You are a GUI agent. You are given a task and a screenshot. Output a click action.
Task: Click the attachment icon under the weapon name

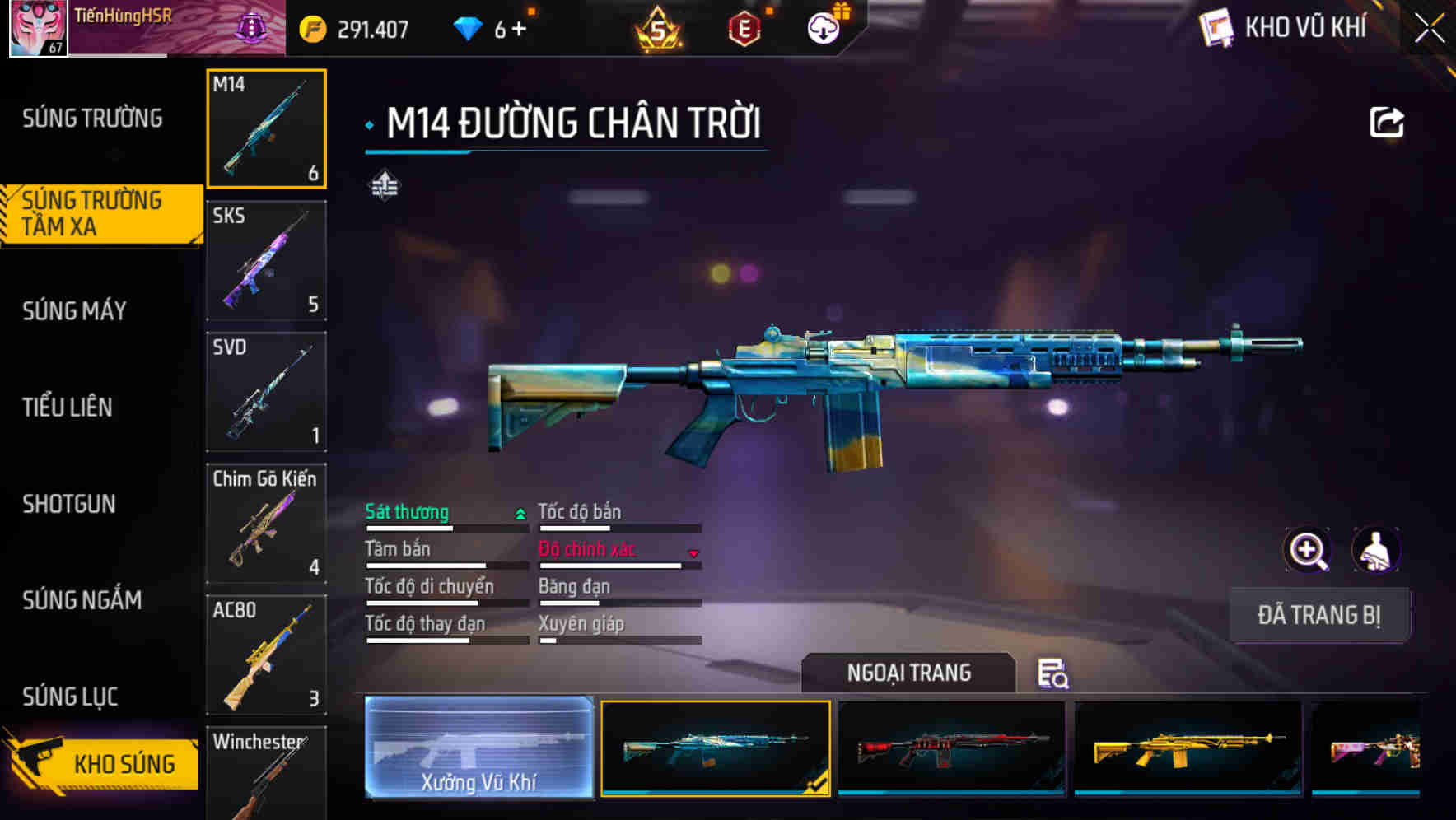point(385,184)
